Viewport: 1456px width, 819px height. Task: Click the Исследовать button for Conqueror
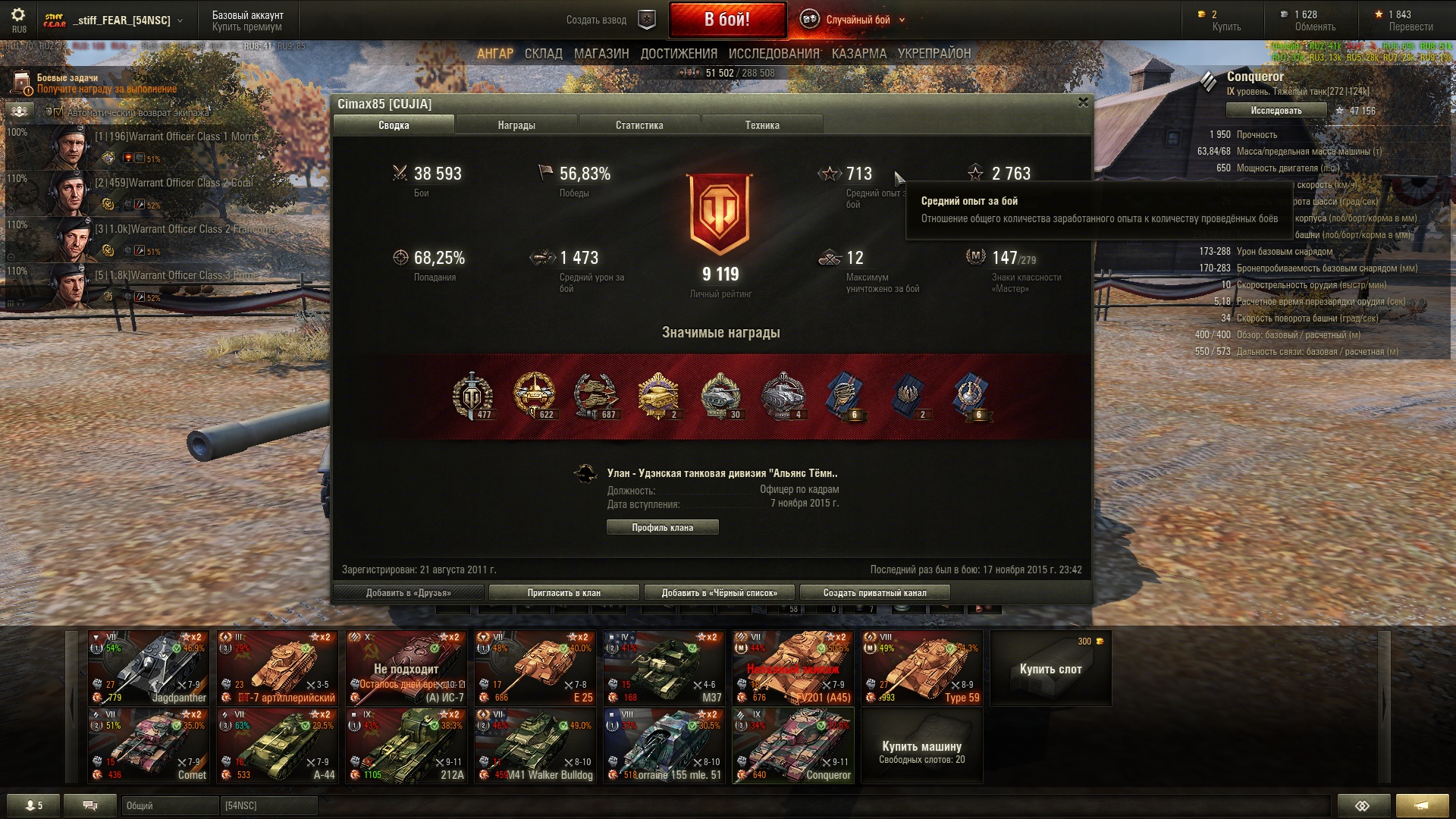click(x=1276, y=111)
